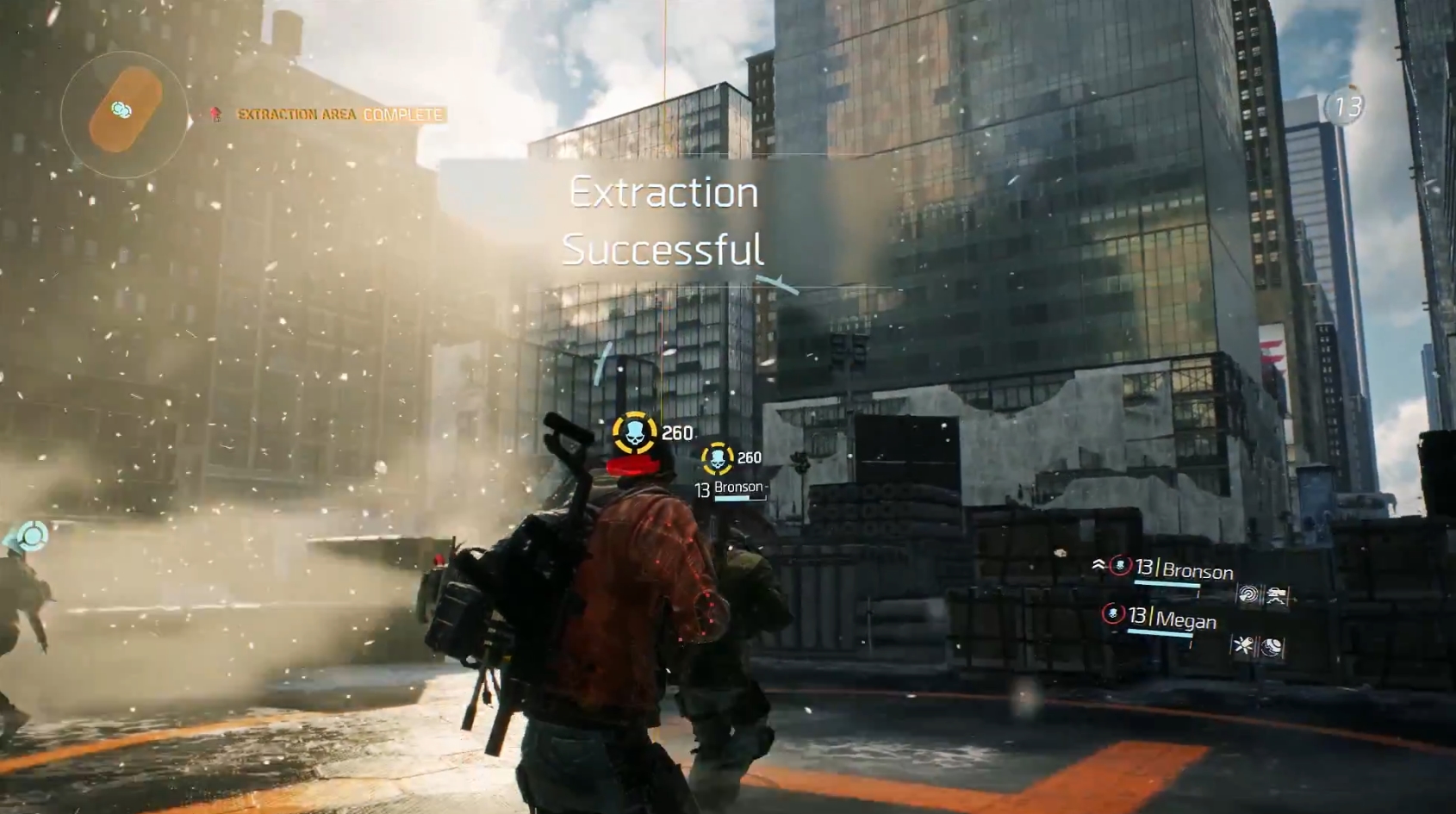The width and height of the screenshot is (1456, 814).
Task: Click the rogue skull badge beside Megan's name
Action: coord(1113,614)
